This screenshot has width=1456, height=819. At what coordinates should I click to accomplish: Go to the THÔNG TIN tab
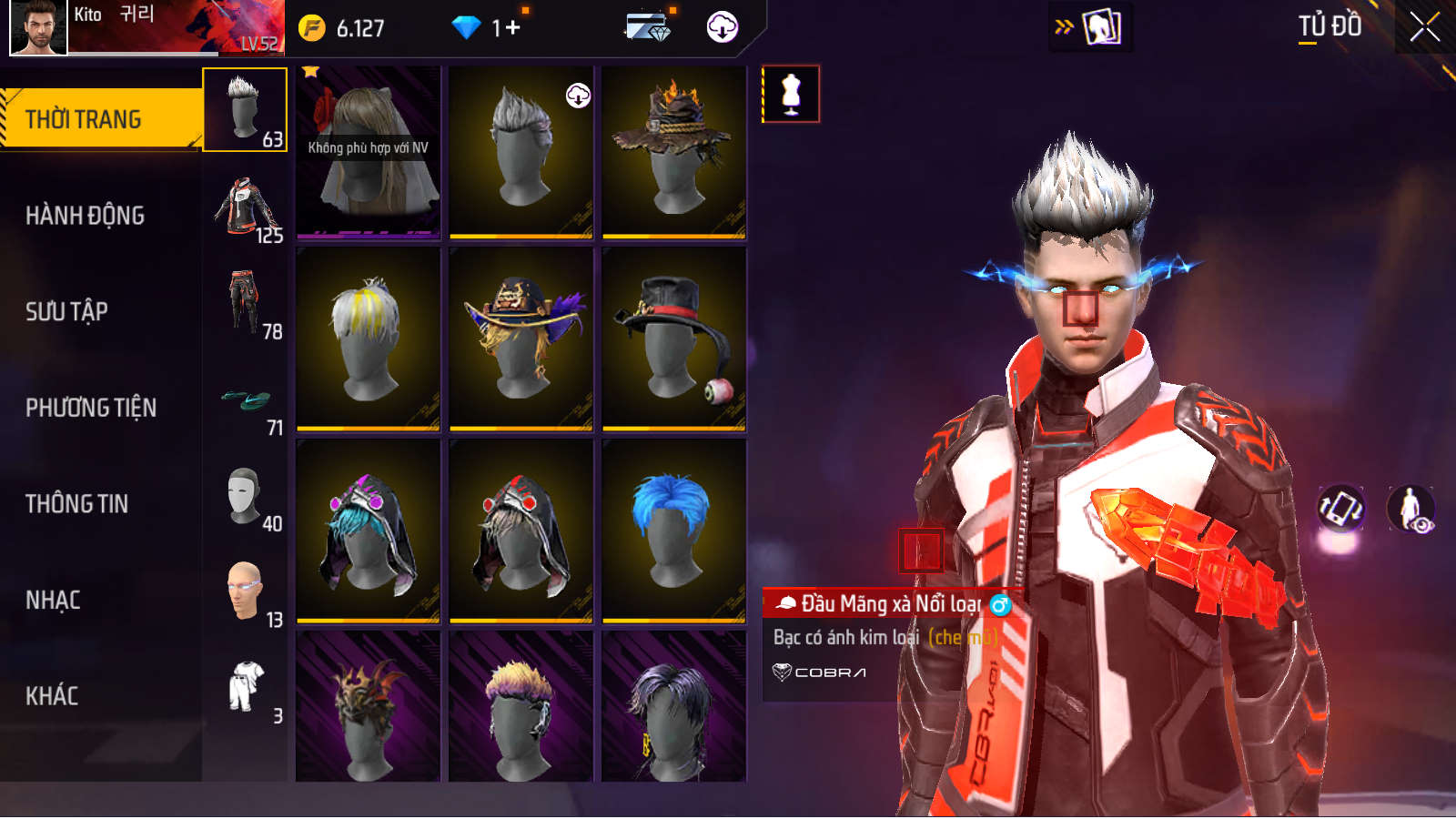coord(77,504)
